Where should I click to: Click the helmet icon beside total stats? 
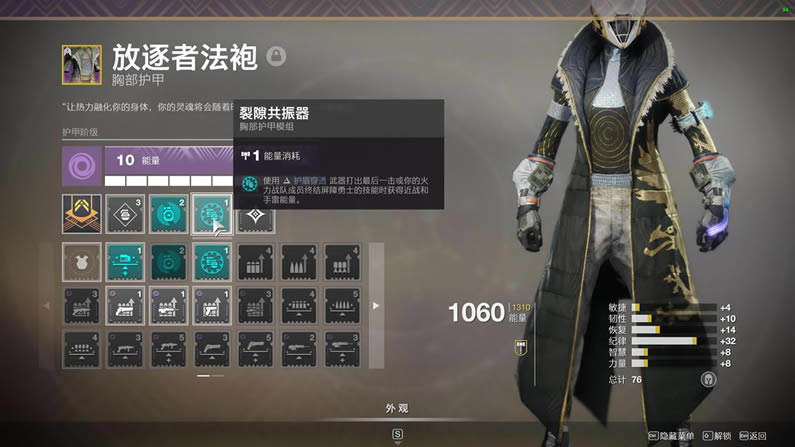pyautogui.click(x=708, y=379)
